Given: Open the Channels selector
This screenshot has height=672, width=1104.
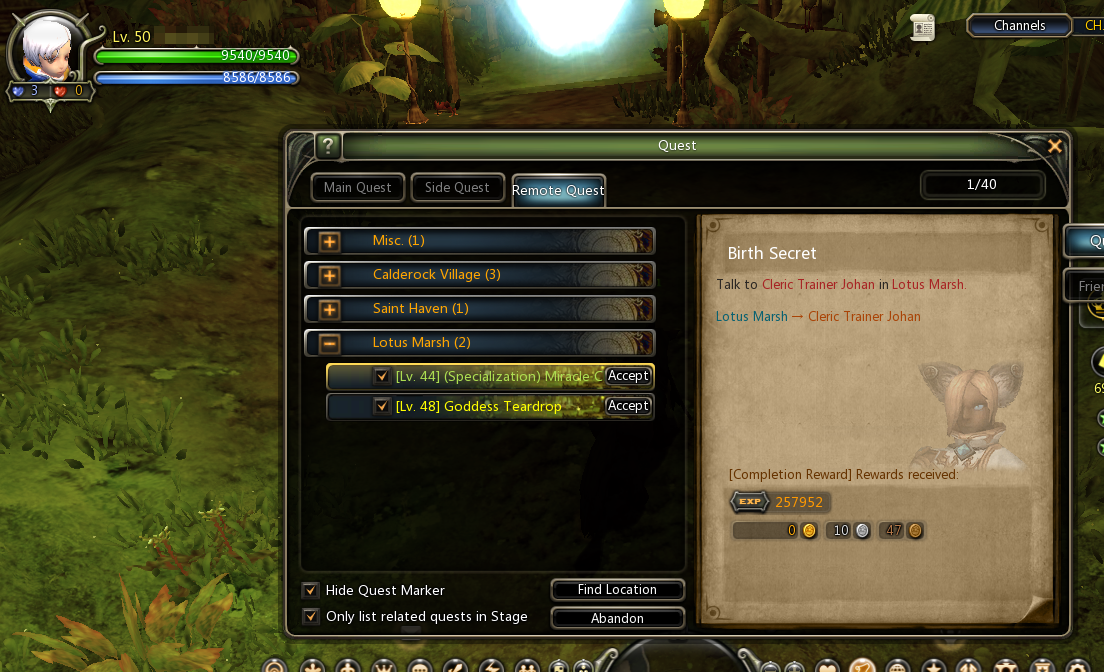Looking at the screenshot, I should pyautogui.click(x=1019, y=26).
